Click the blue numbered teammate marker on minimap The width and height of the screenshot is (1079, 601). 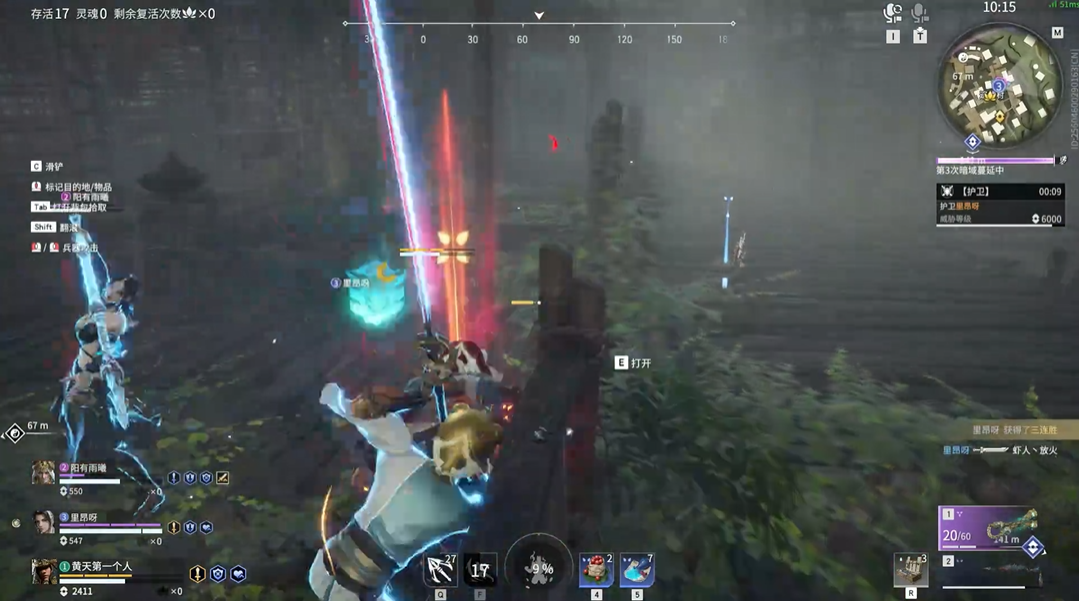click(x=997, y=87)
